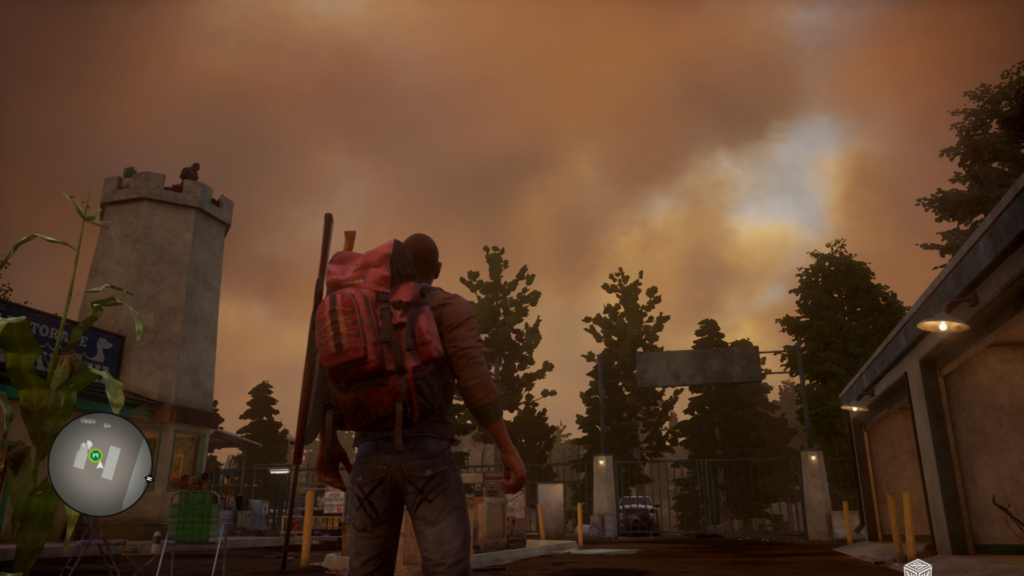The width and height of the screenshot is (1024, 576).
Task: Click the white crate icon
Action: tap(917, 568)
